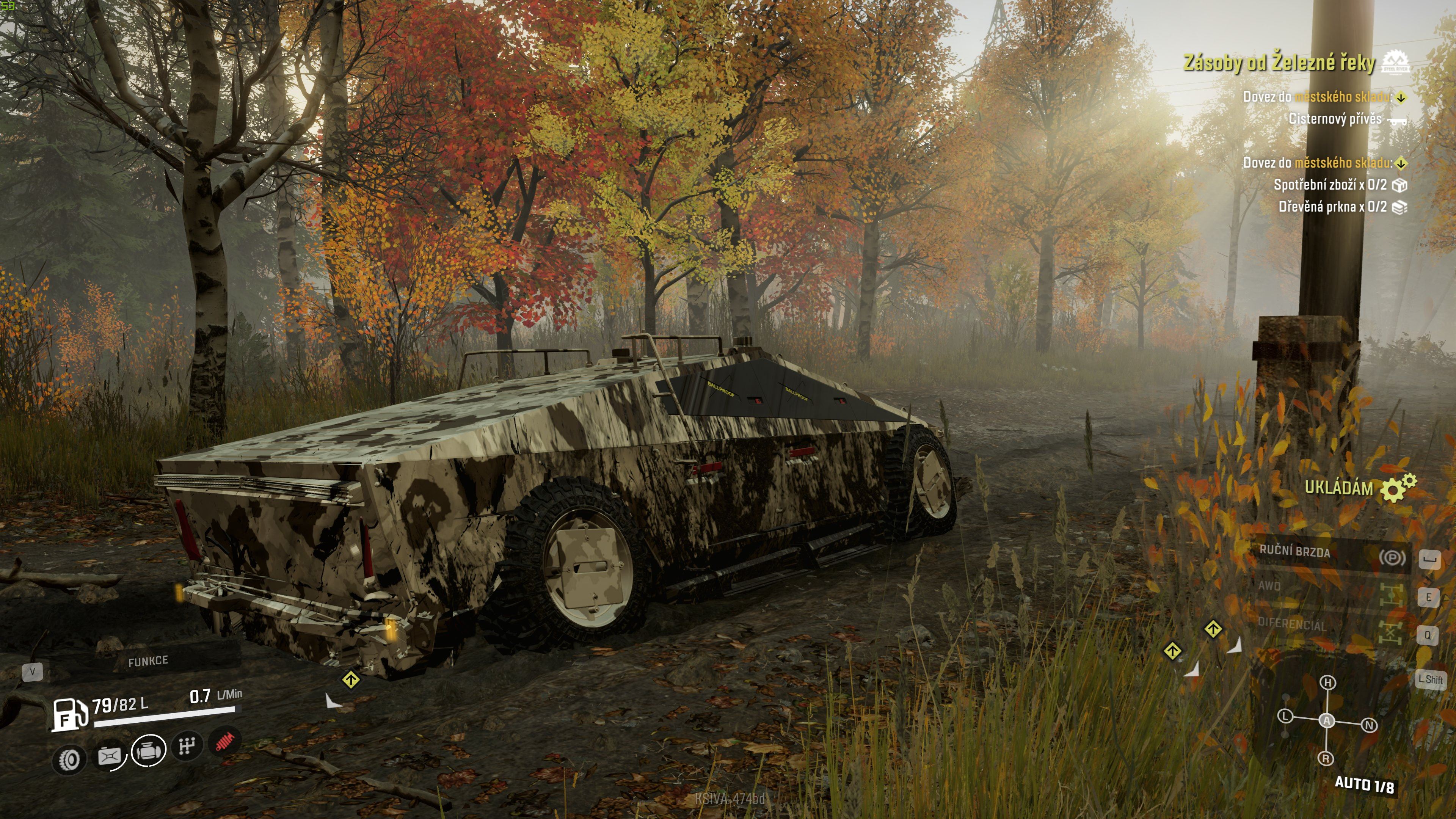Shift to reverse gear R

point(1326,758)
